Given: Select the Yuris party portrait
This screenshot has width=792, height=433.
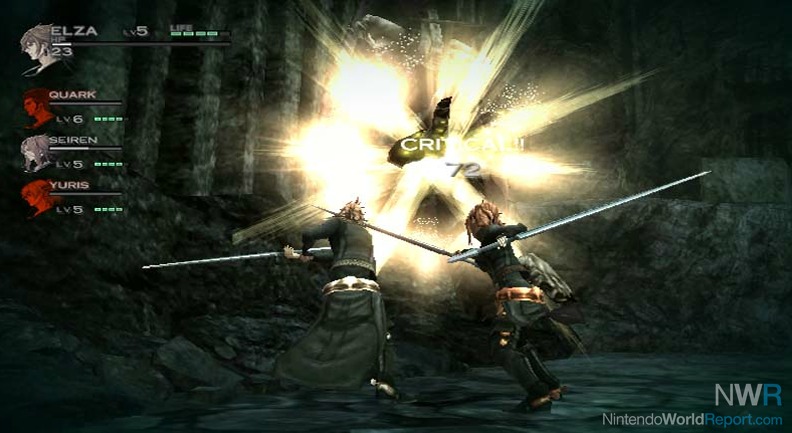Looking at the screenshot, I should [37, 198].
